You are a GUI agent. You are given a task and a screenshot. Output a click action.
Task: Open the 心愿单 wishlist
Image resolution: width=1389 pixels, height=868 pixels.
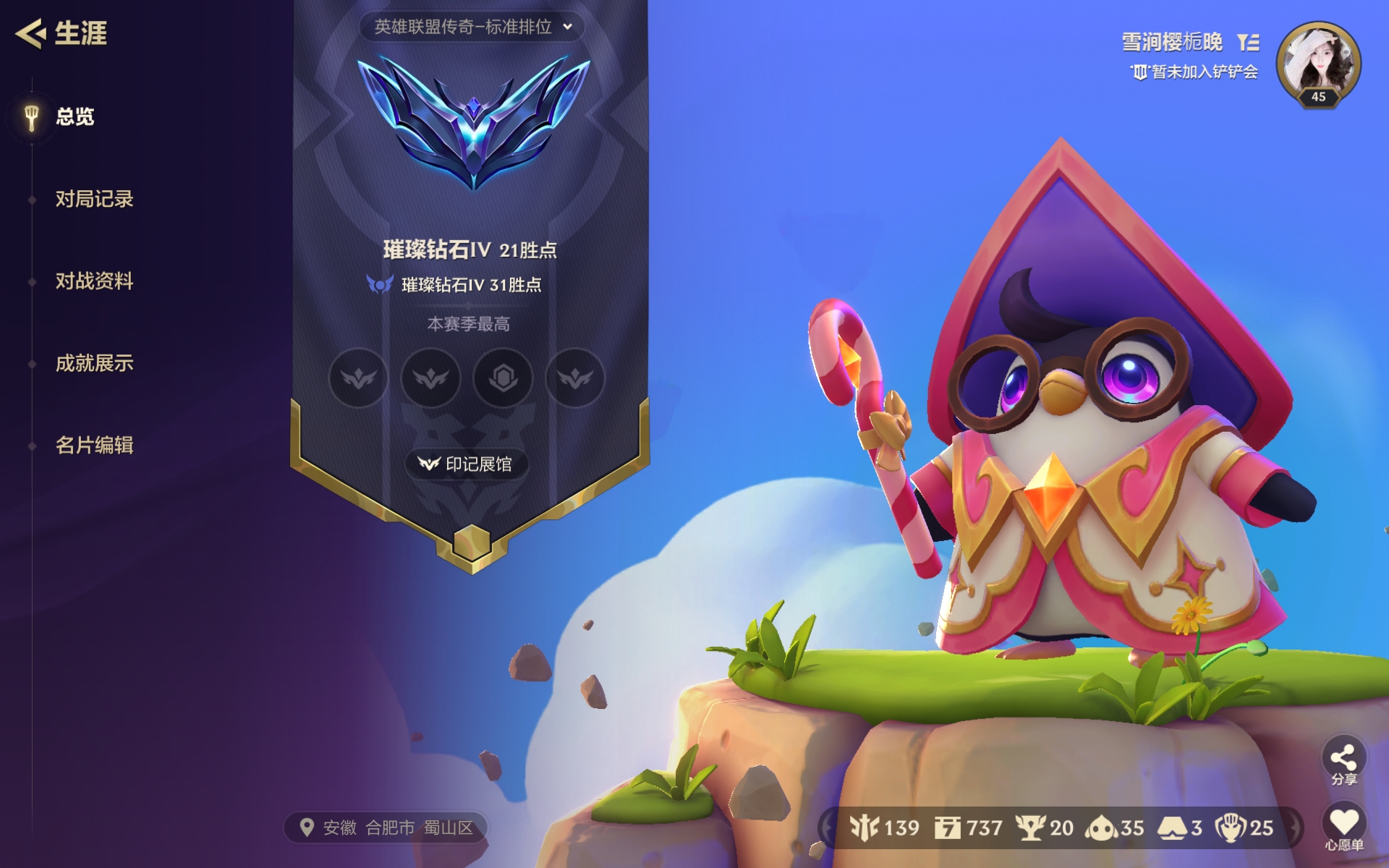[1343, 827]
